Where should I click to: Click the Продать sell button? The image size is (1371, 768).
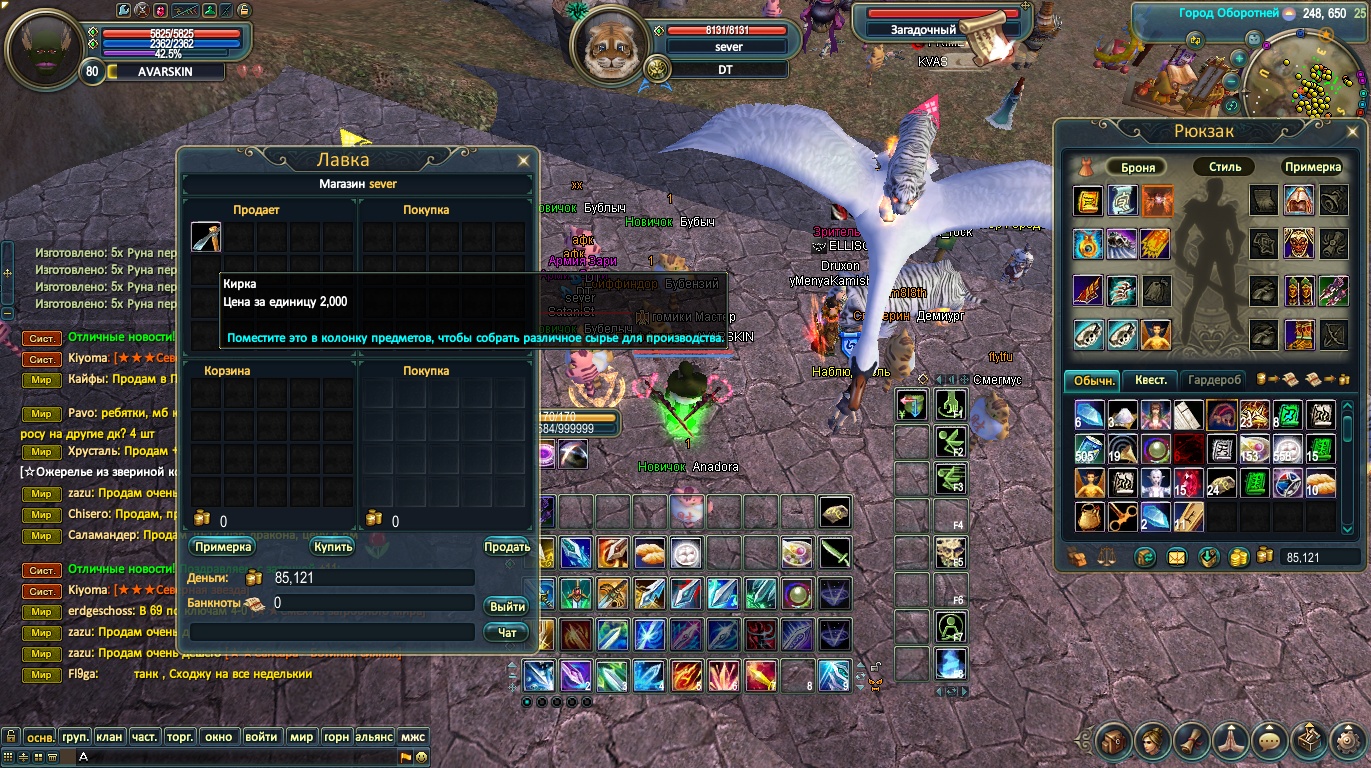click(507, 547)
